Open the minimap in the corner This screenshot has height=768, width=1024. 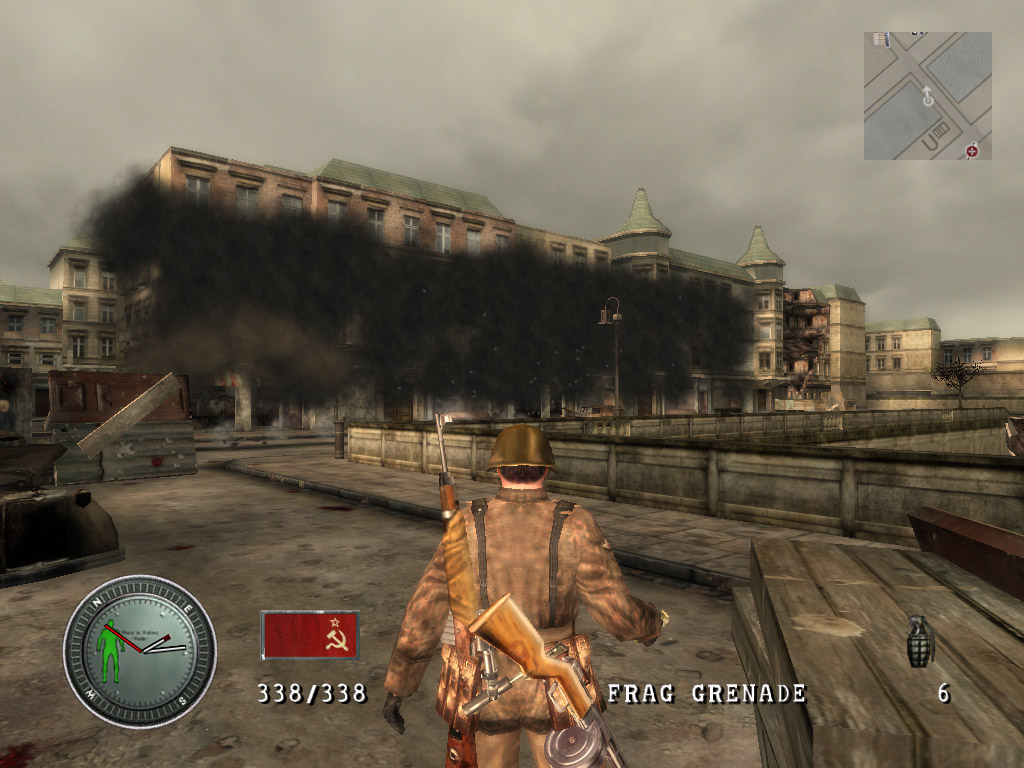(x=927, y=96)
